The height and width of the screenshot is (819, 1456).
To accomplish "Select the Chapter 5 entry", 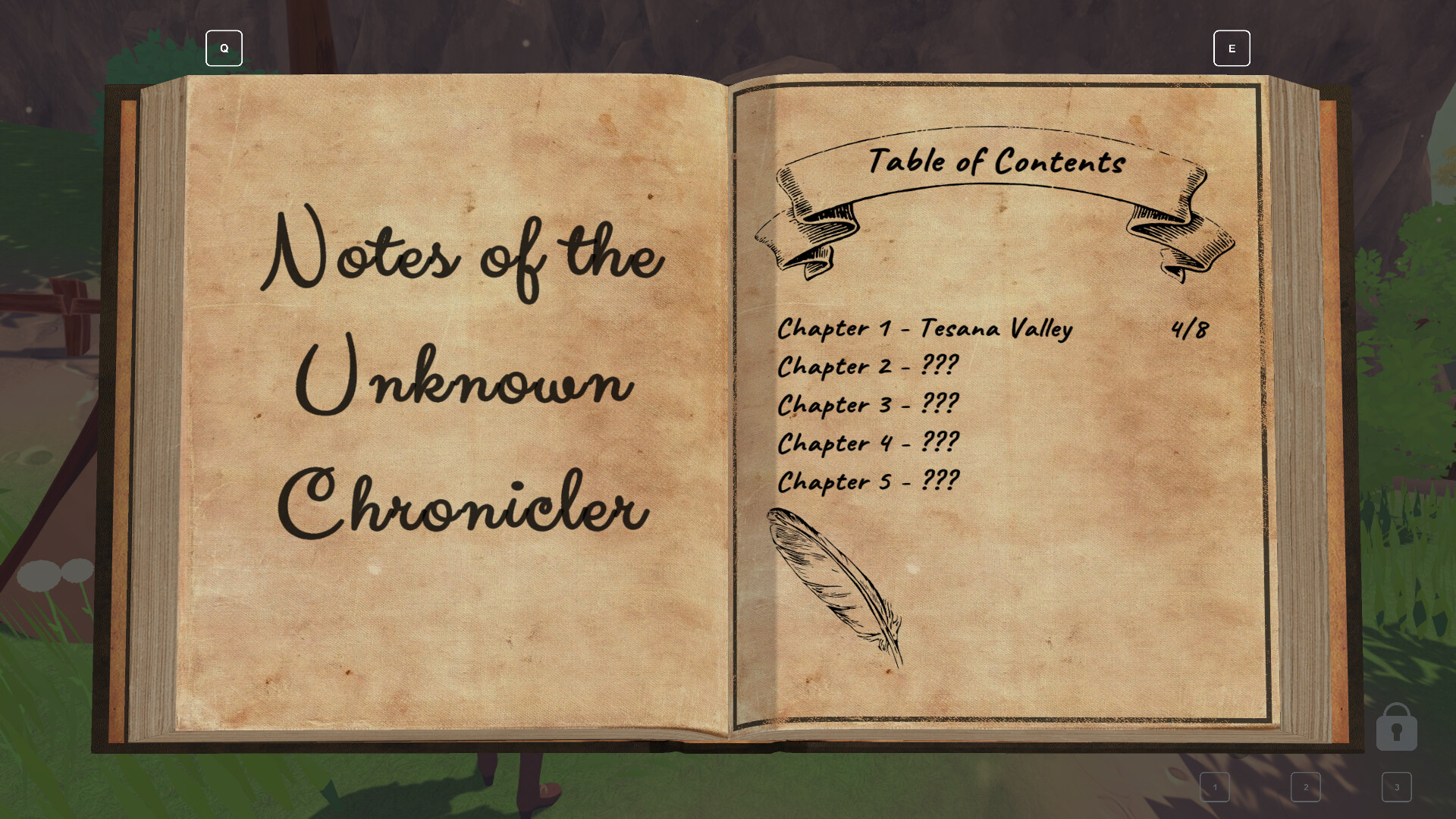I will tap(868, 482).
